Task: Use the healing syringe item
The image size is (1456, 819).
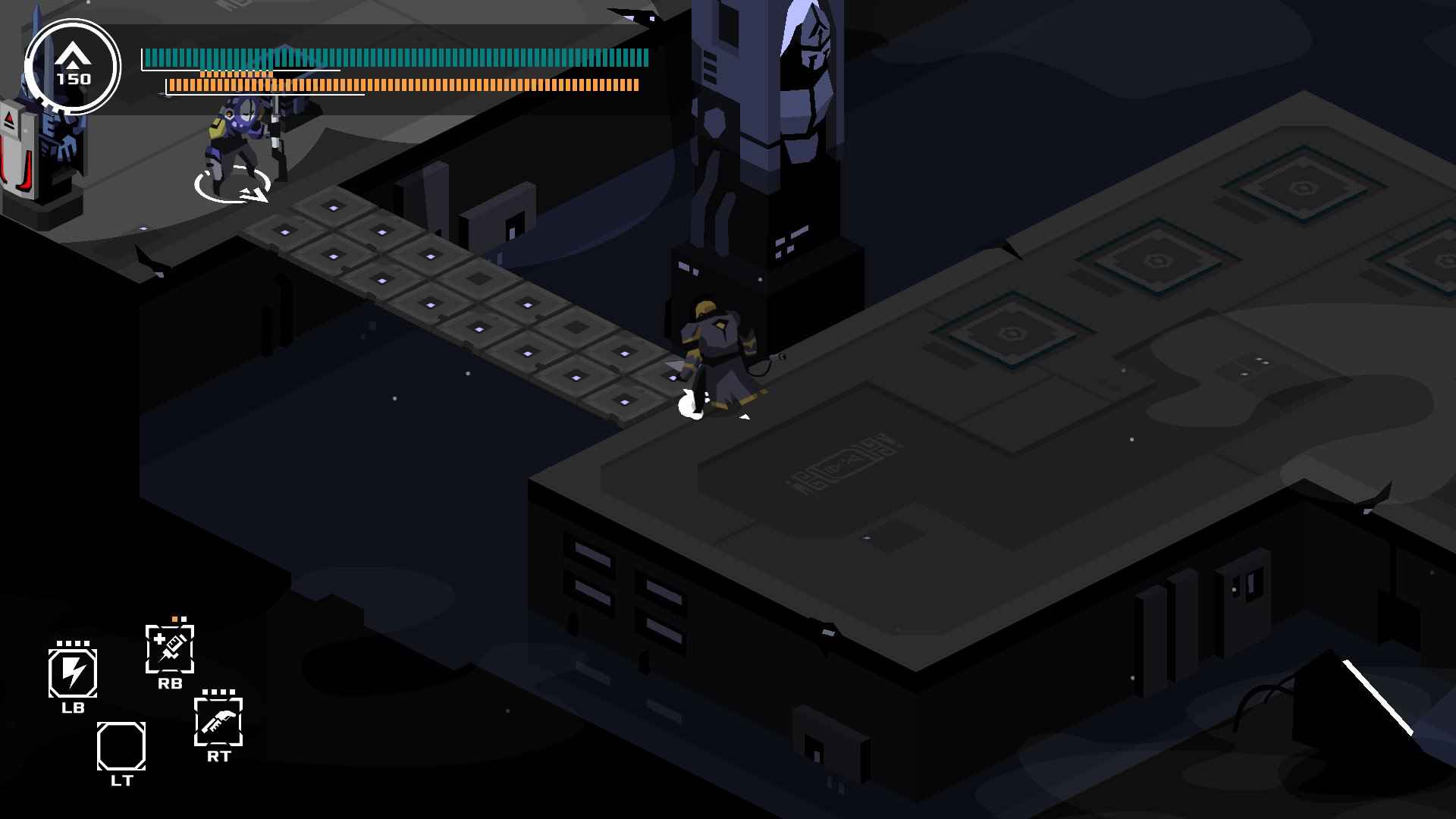Action: click(x=170, y=649)
